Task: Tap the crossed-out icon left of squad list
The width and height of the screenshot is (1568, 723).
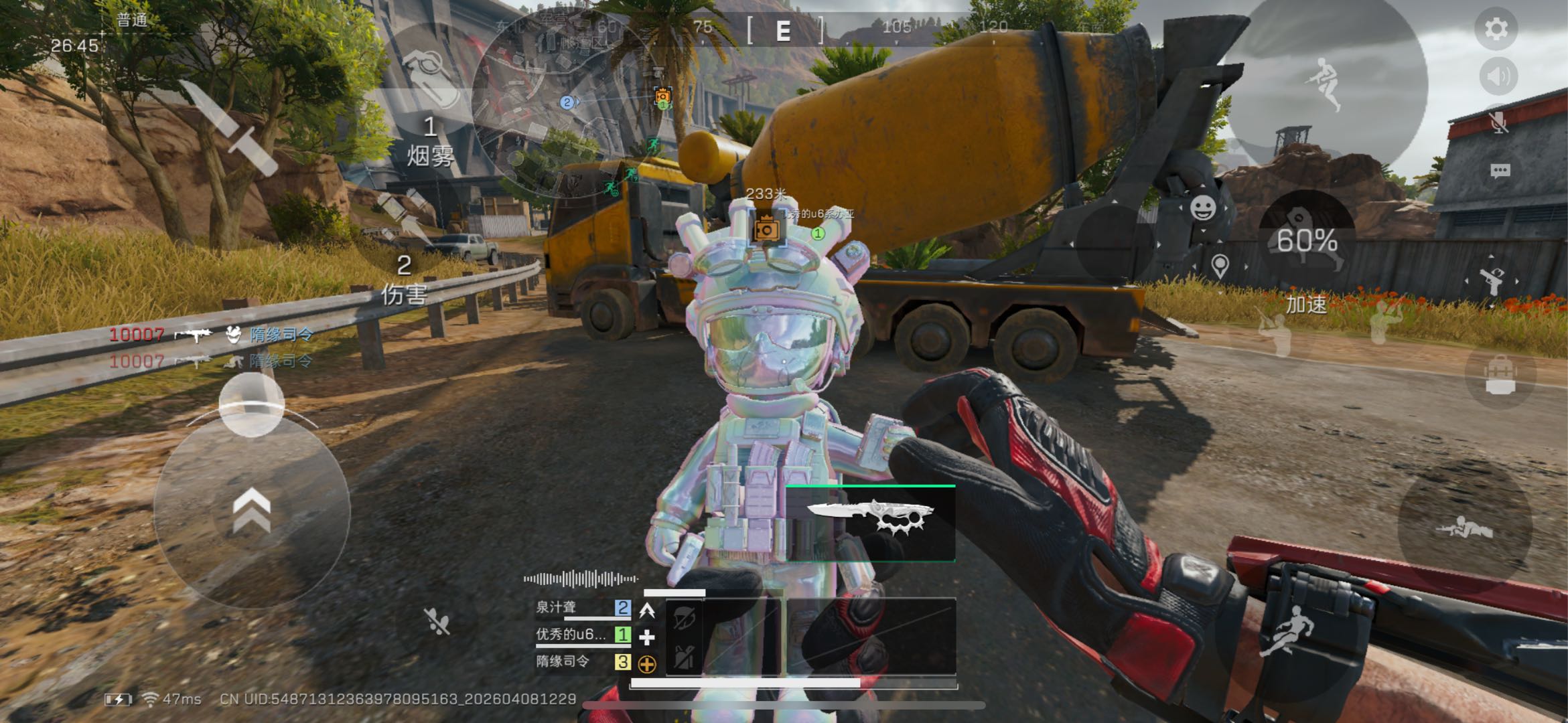Action: pos(437,622)
